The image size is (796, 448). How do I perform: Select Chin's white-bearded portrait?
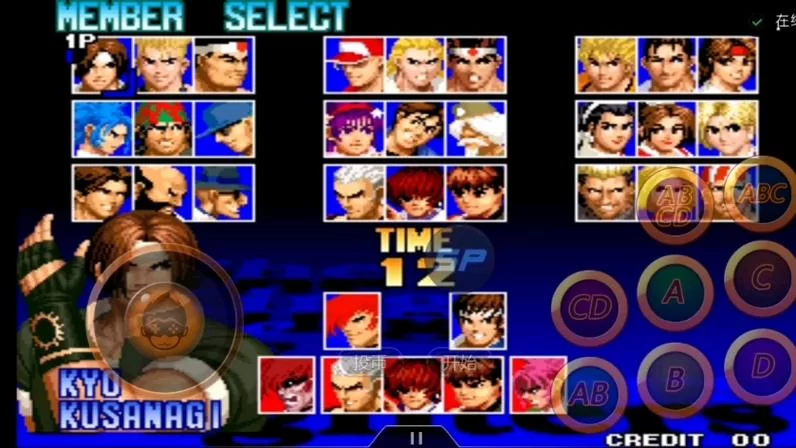(x=476, y=129)
